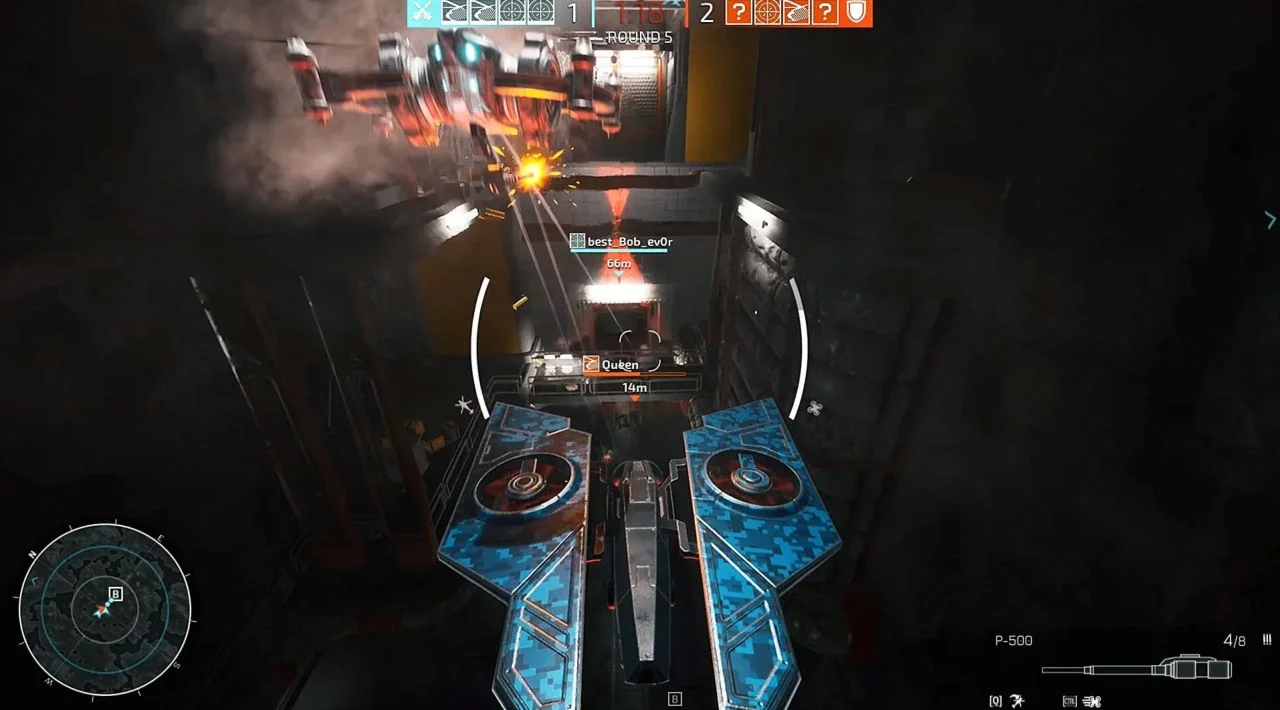Click the orange team shield class icon
The height and width of the screenshot is (710, 1280).
(x=858, y=12)
